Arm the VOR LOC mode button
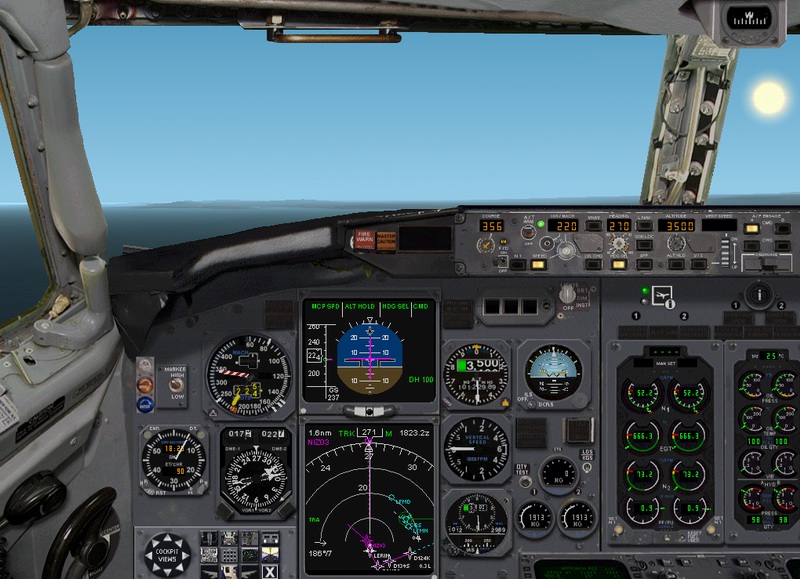Viewport: 800px width, 579px height. [644, 245]
